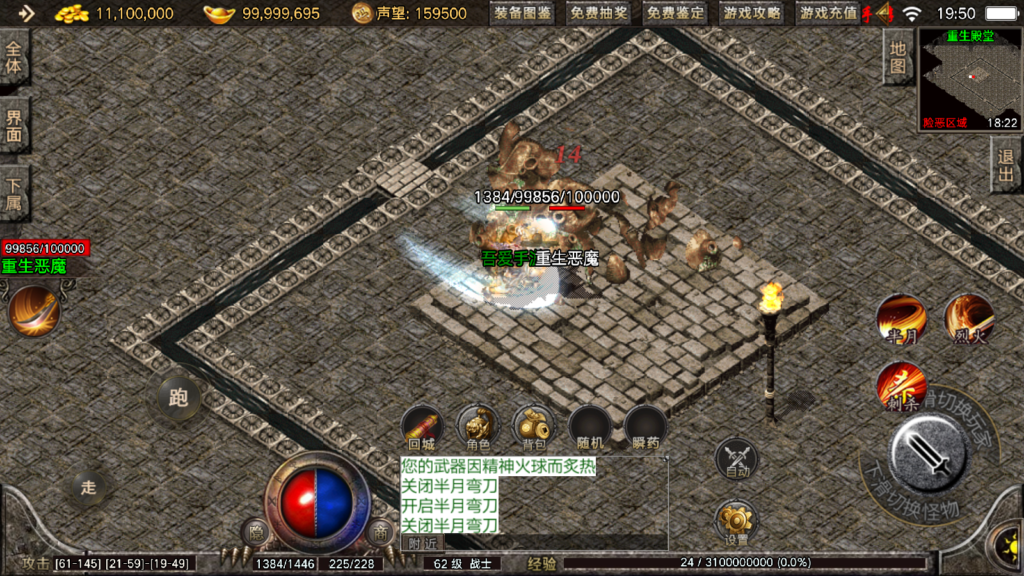Screen dimensions: 1024x576
Task: Activate the 半月 half-moon skill
Action: coord(901,320)
